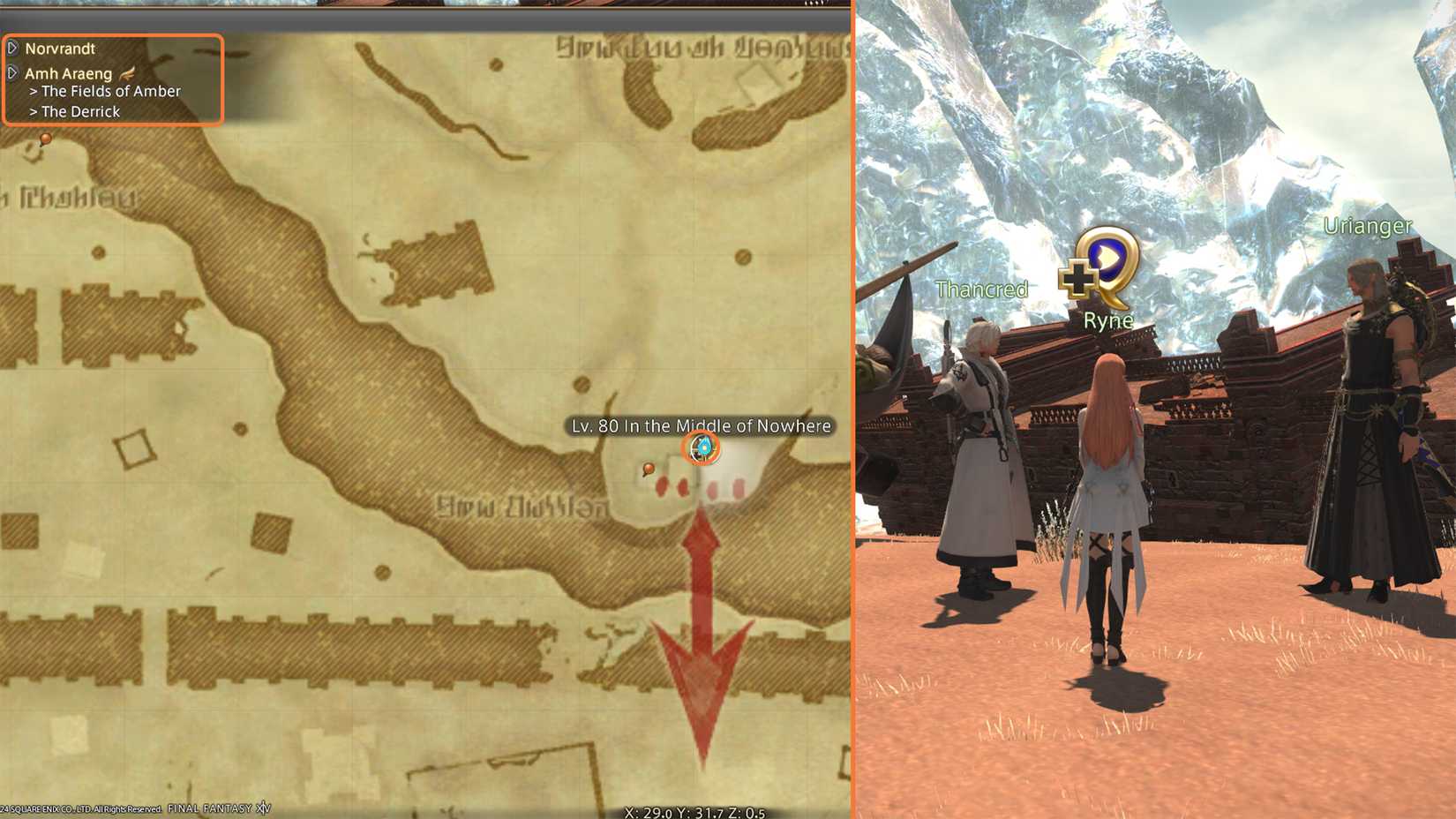Image resolution: width=1456 pixels, height=819 pixels.
Task: Select "The Derrick" in the location list
Action: pyautogui.click(x=80, y=111)
